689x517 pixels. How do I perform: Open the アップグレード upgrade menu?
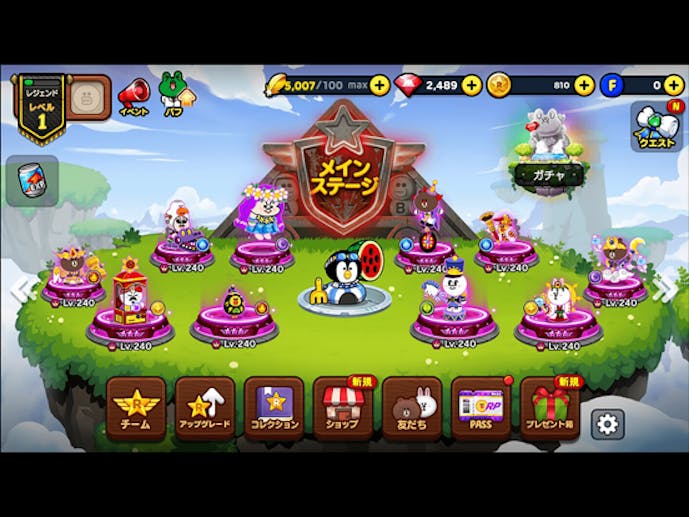[205, 407]
